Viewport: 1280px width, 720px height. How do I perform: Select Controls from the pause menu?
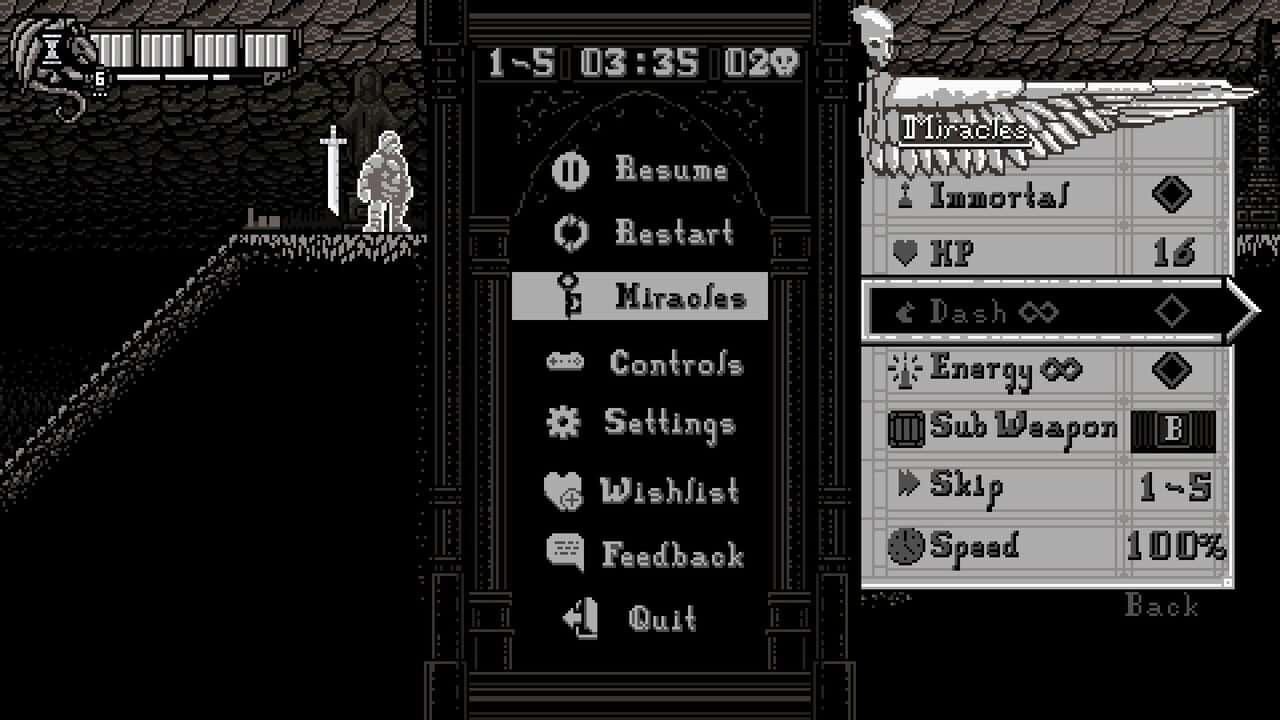tap(677, 363)
